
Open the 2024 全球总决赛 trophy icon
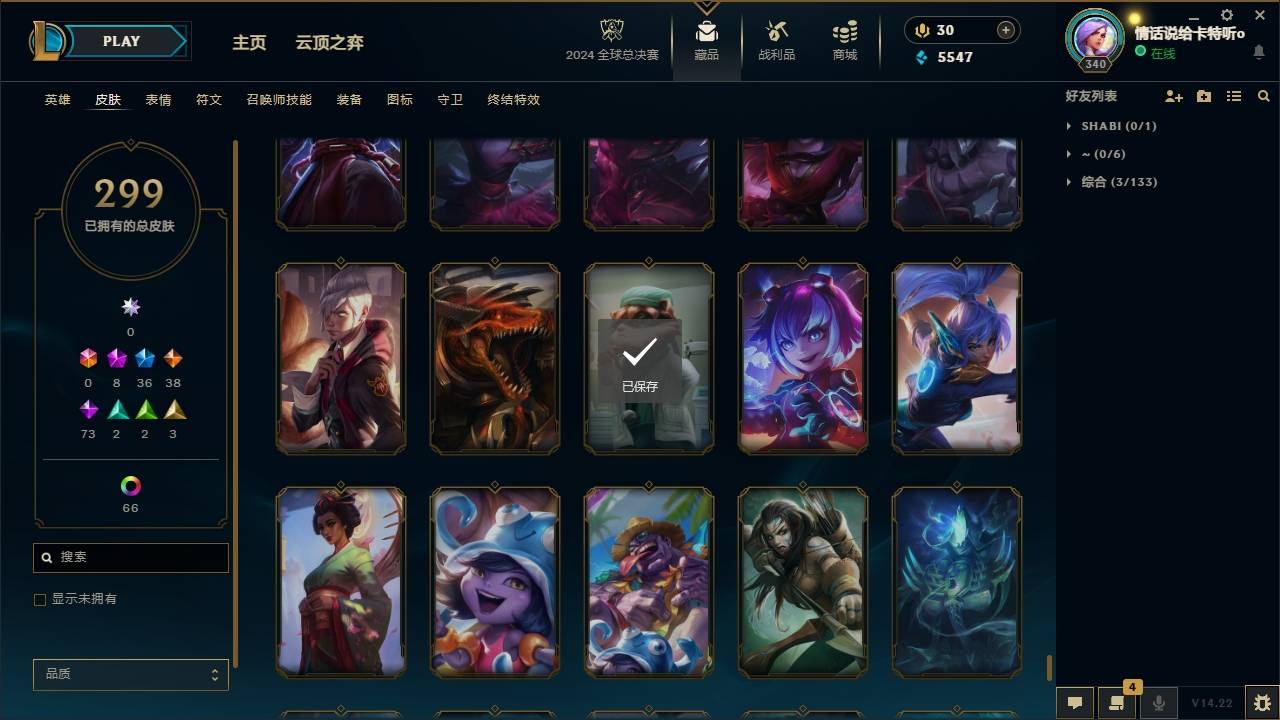click(x=613, y=28)
